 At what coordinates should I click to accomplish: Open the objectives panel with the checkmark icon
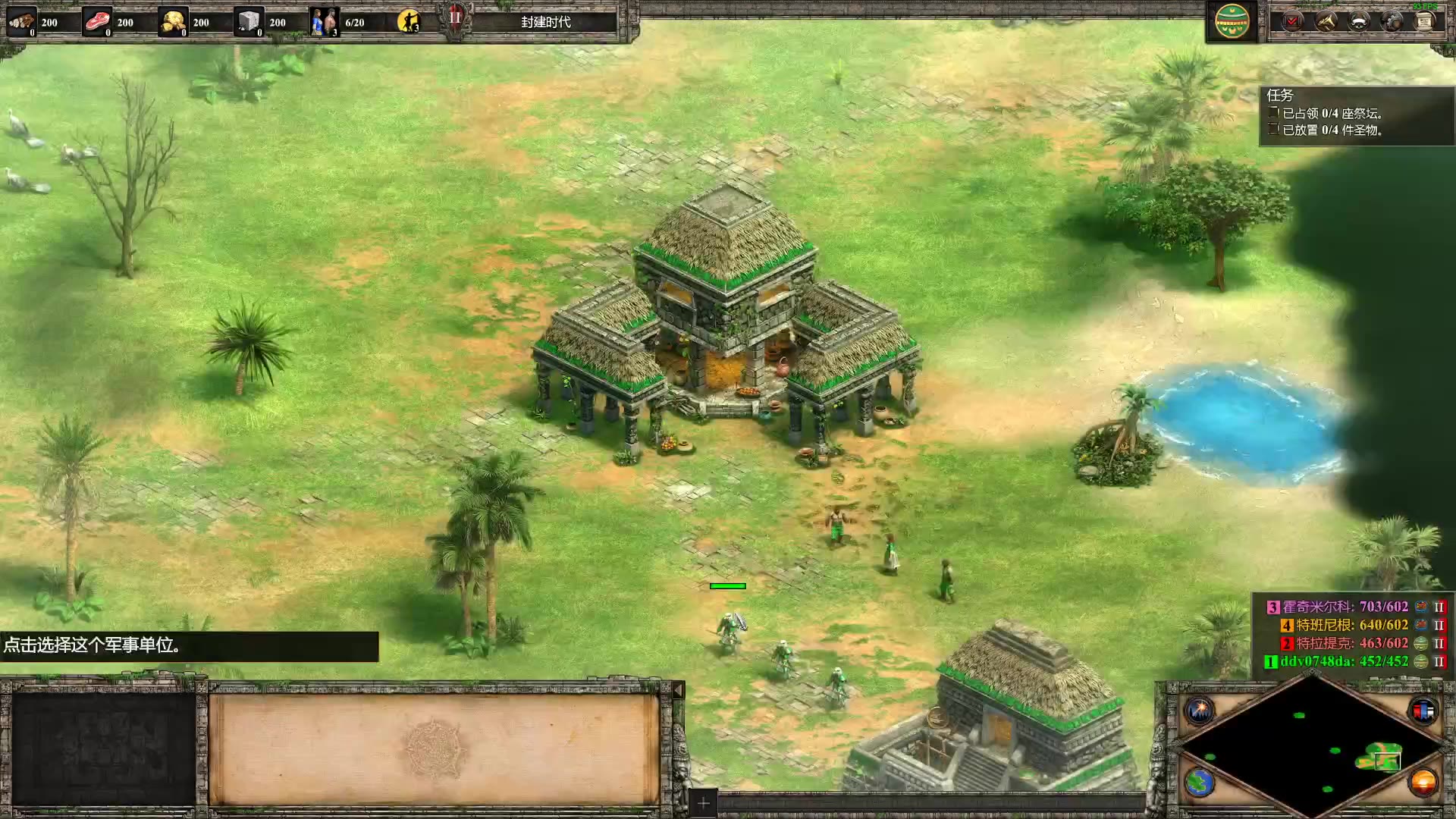pyautogui.click(x=1291, y=21)
